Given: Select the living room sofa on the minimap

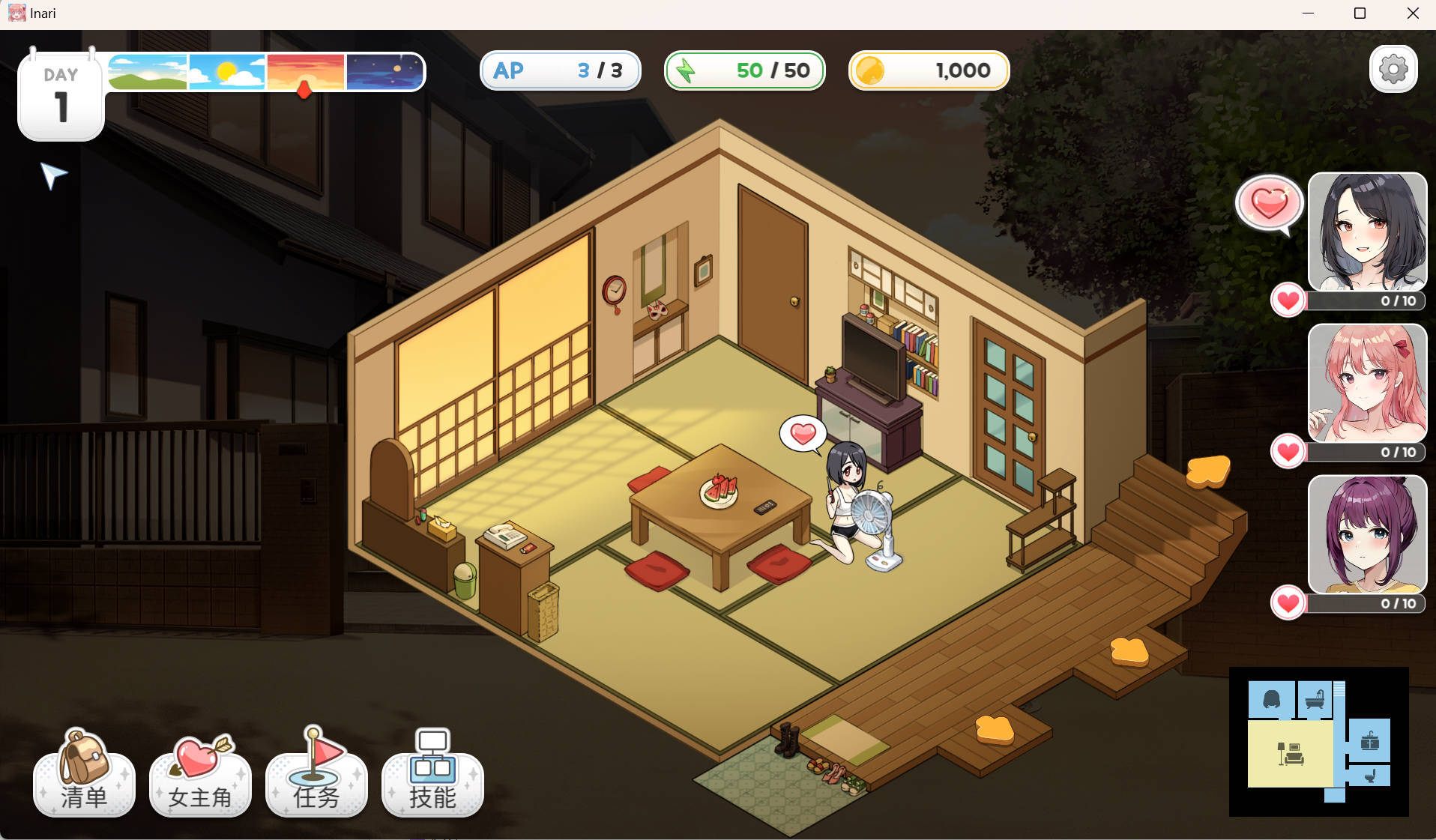Looking at the screenshot, I should pyautogui.click(x=1290, y=753).
